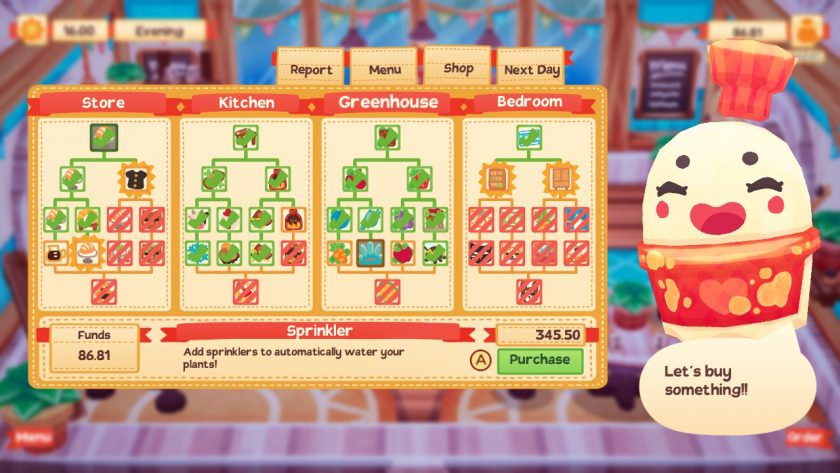Open the Order button in bottom-right corner
The height and width of the screenshot is (473, 840).
tap(805, 437)
